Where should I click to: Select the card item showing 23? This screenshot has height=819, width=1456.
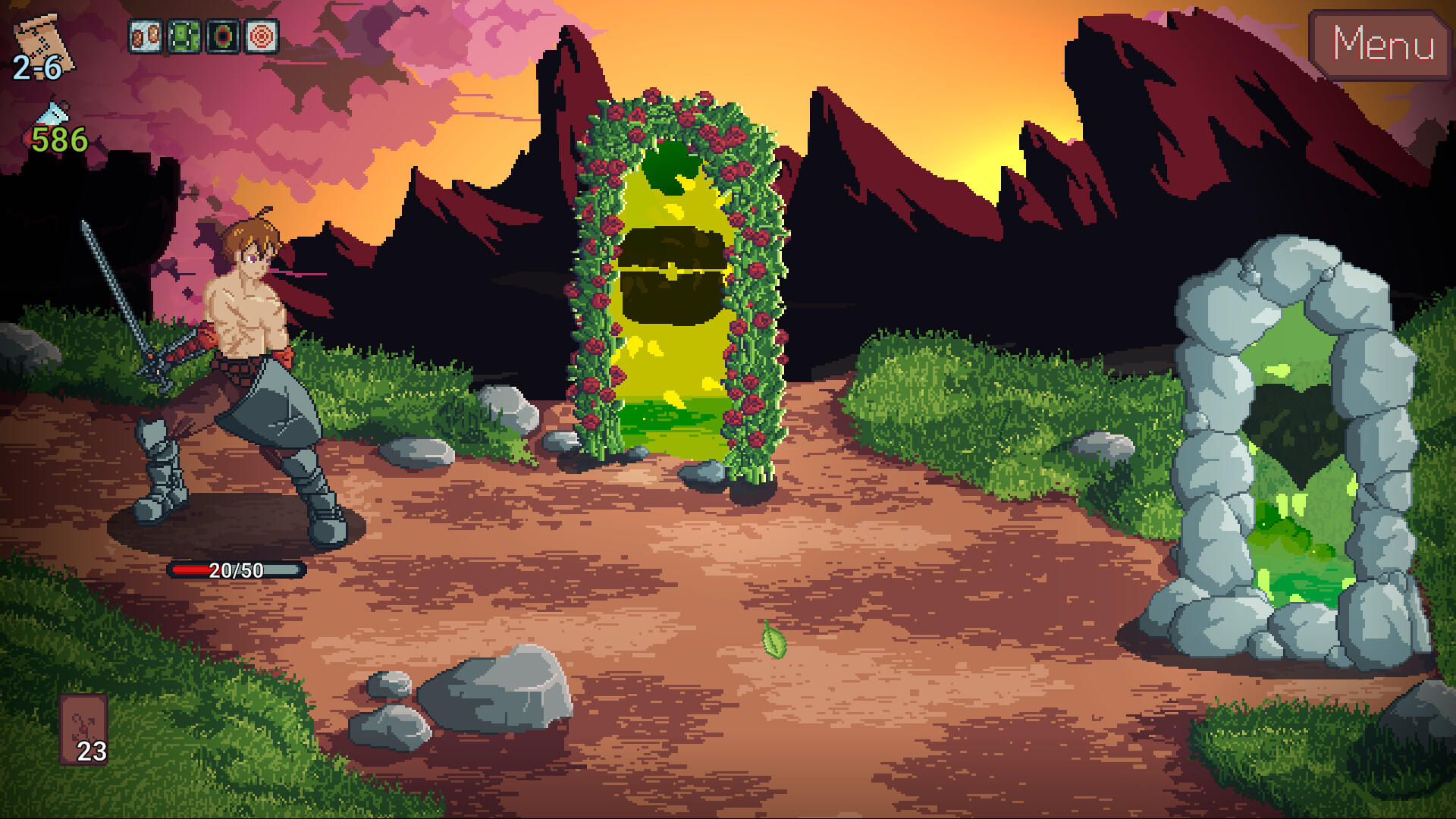[x=85, y=730]
